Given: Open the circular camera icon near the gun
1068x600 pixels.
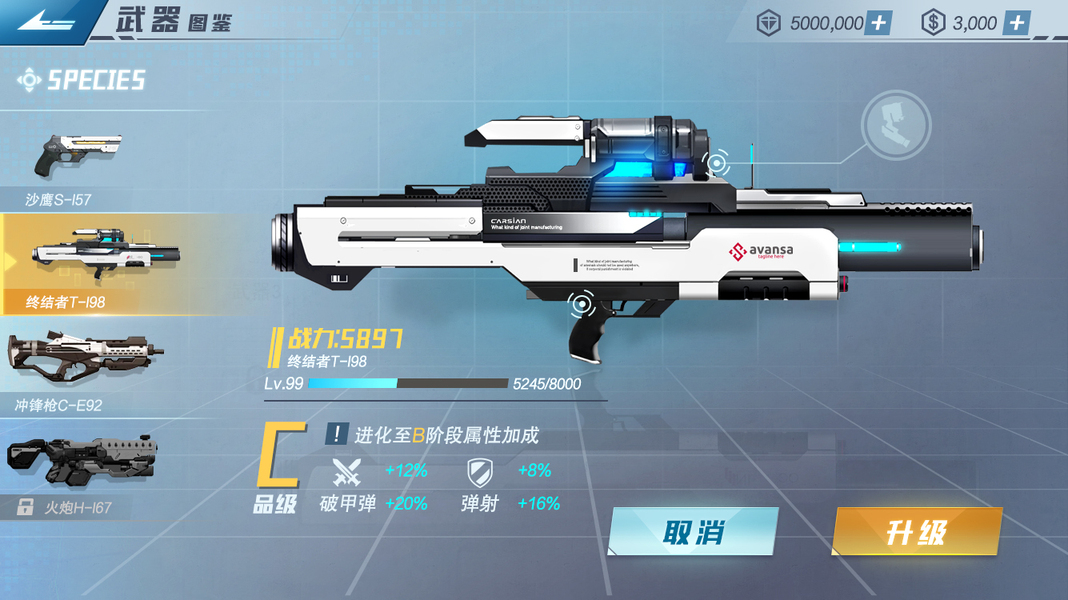Looking at the screenshot, I should pyautogui.click(x=896, y=126).
